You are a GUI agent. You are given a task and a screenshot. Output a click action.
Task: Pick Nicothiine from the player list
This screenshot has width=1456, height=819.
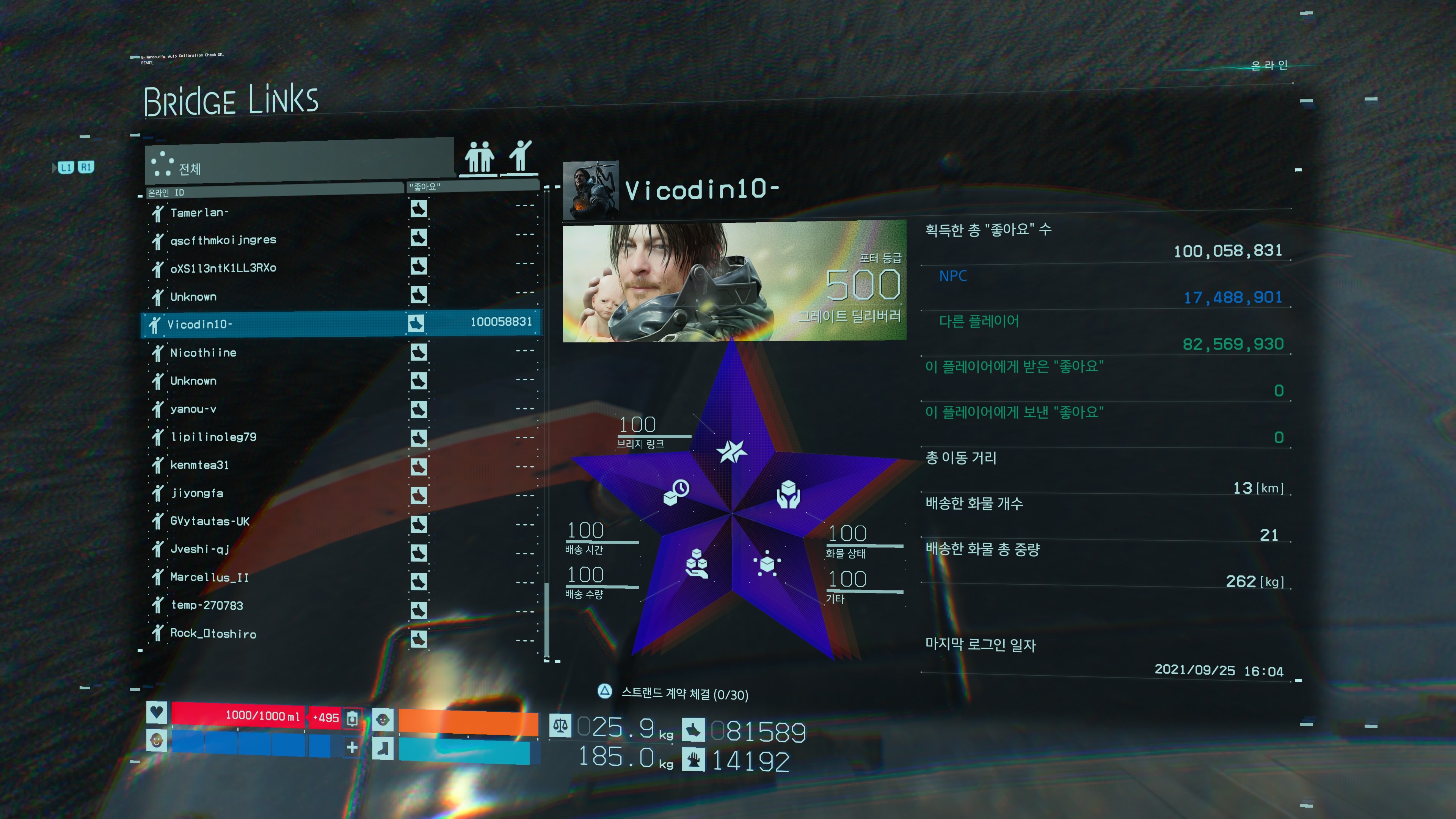point(204,353)
